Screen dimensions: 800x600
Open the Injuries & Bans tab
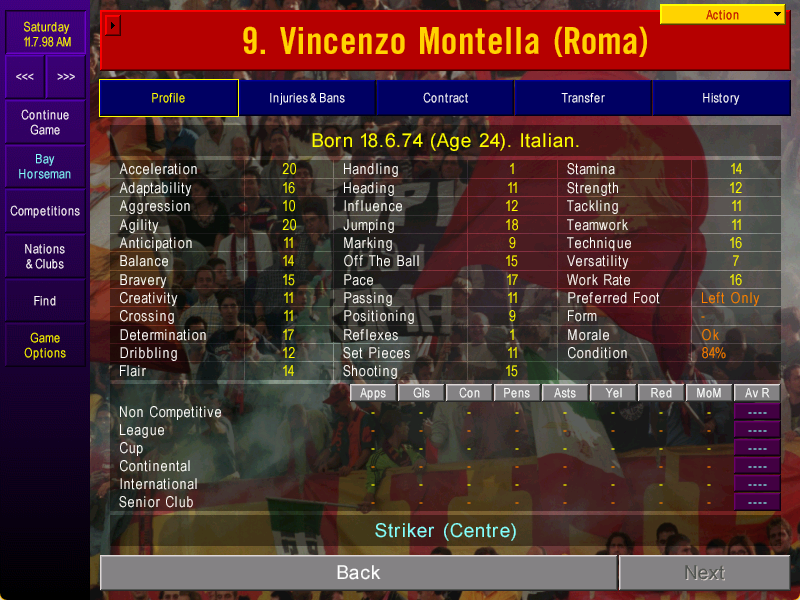[307, 98]
